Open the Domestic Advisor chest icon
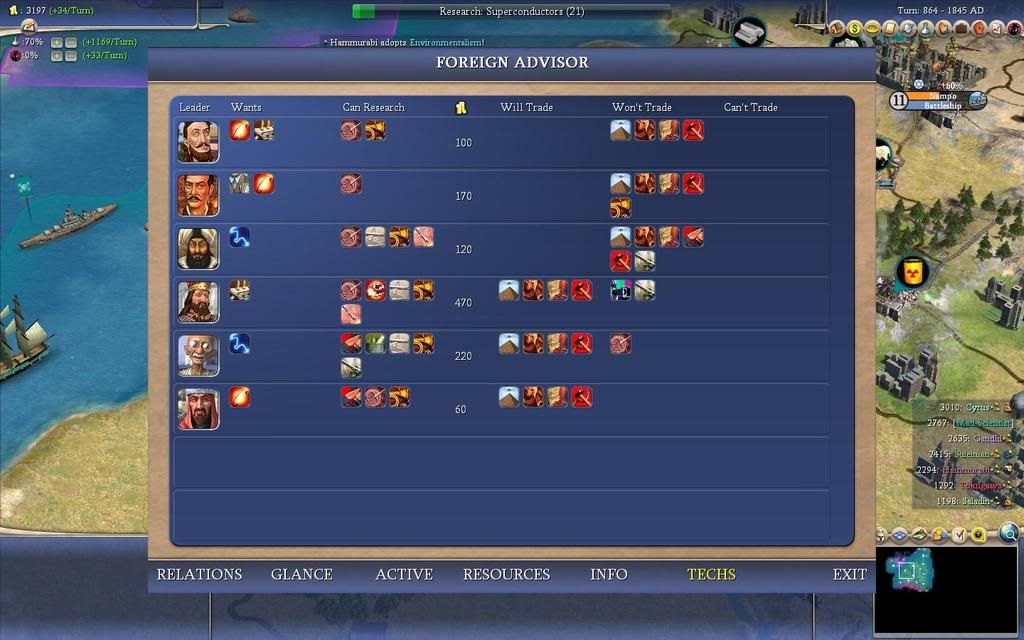Image resolution: width=1024 pixels, height=640 pixels. coord(838,29)
